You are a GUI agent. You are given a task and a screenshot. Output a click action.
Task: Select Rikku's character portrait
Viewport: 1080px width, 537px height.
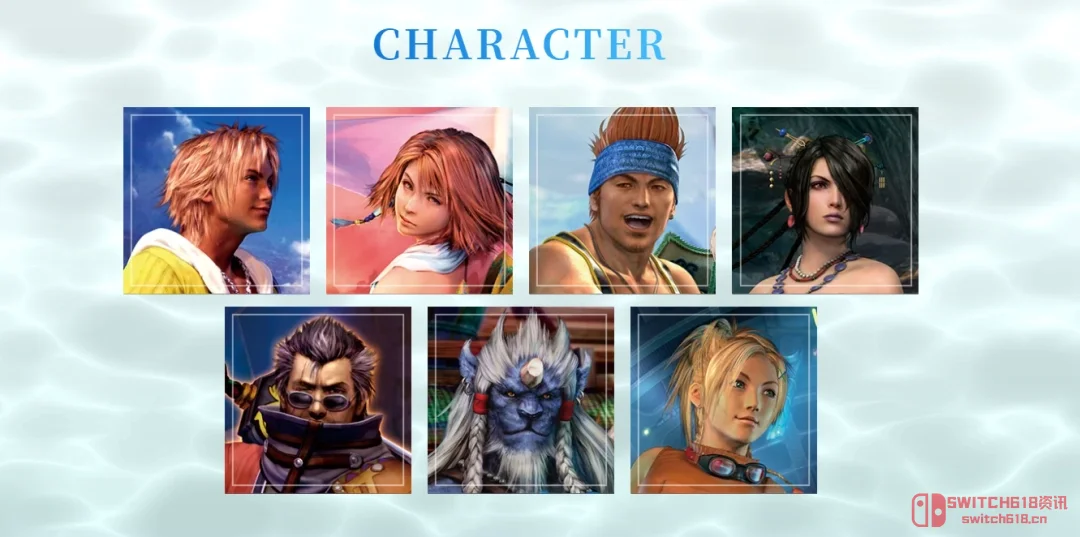723,400
